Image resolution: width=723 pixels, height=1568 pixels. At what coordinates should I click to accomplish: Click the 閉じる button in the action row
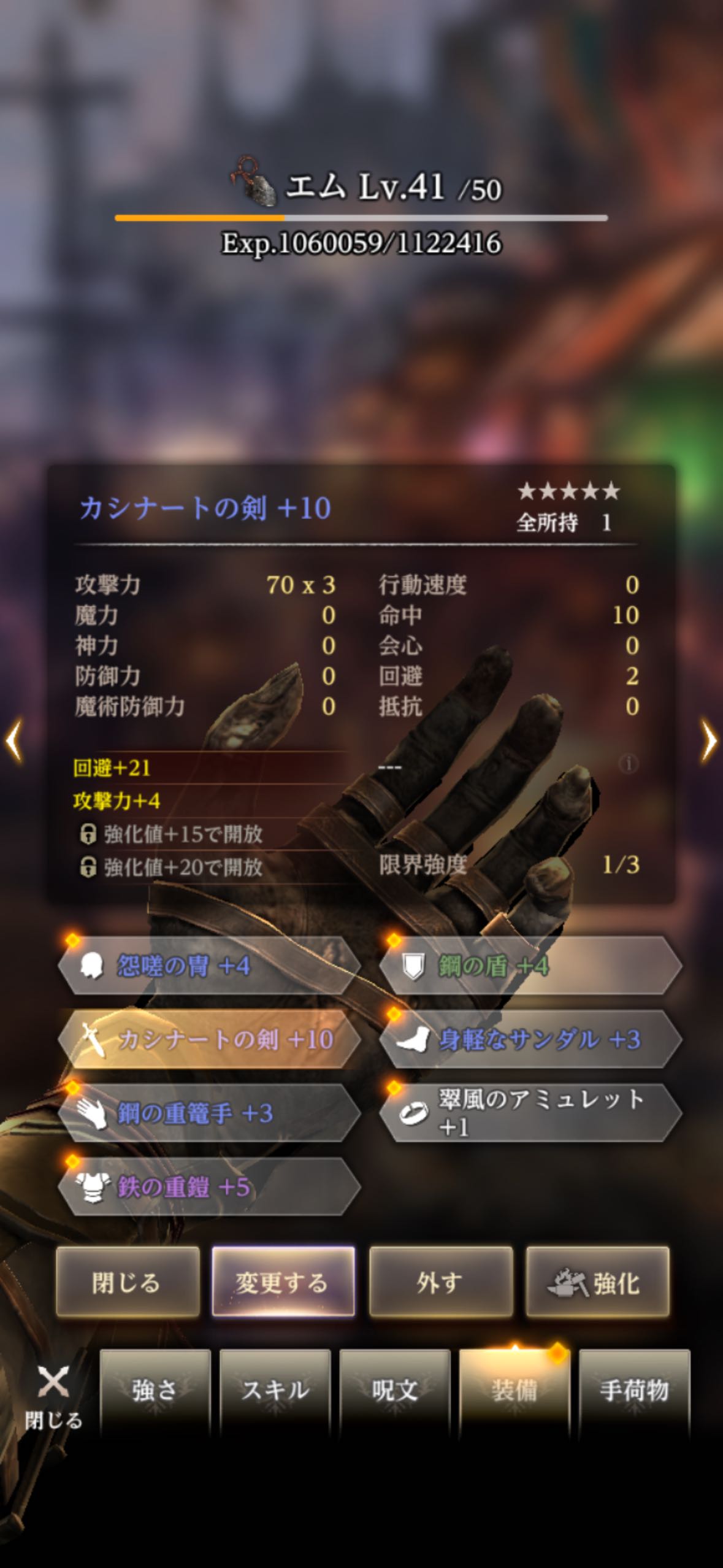128,1282
